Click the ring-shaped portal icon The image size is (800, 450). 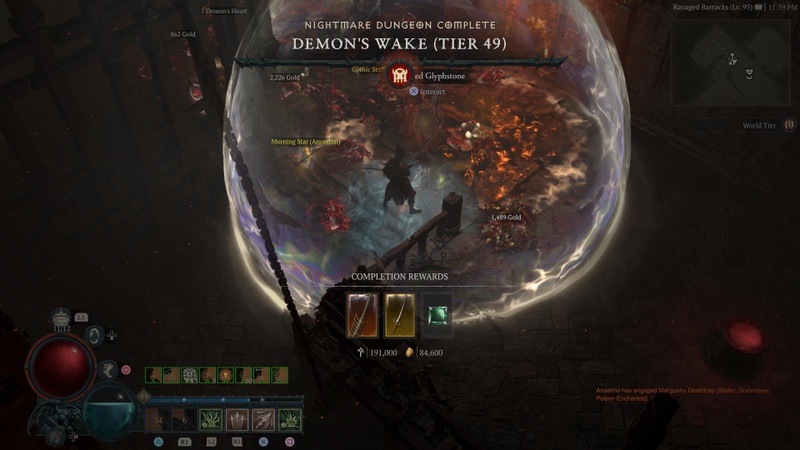point(95,336)
